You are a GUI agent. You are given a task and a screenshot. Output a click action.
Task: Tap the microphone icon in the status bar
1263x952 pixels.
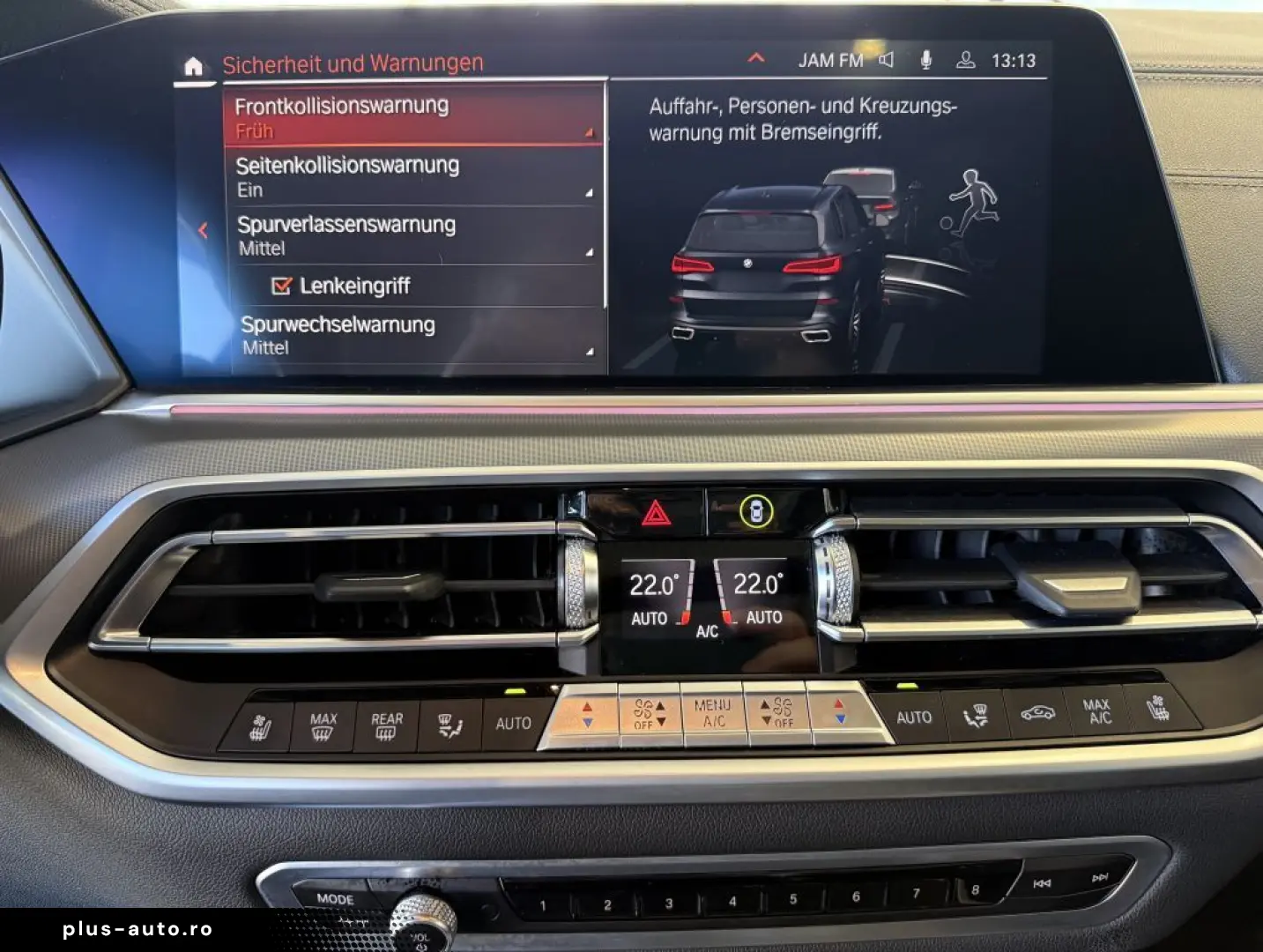[x=925, y=60]
